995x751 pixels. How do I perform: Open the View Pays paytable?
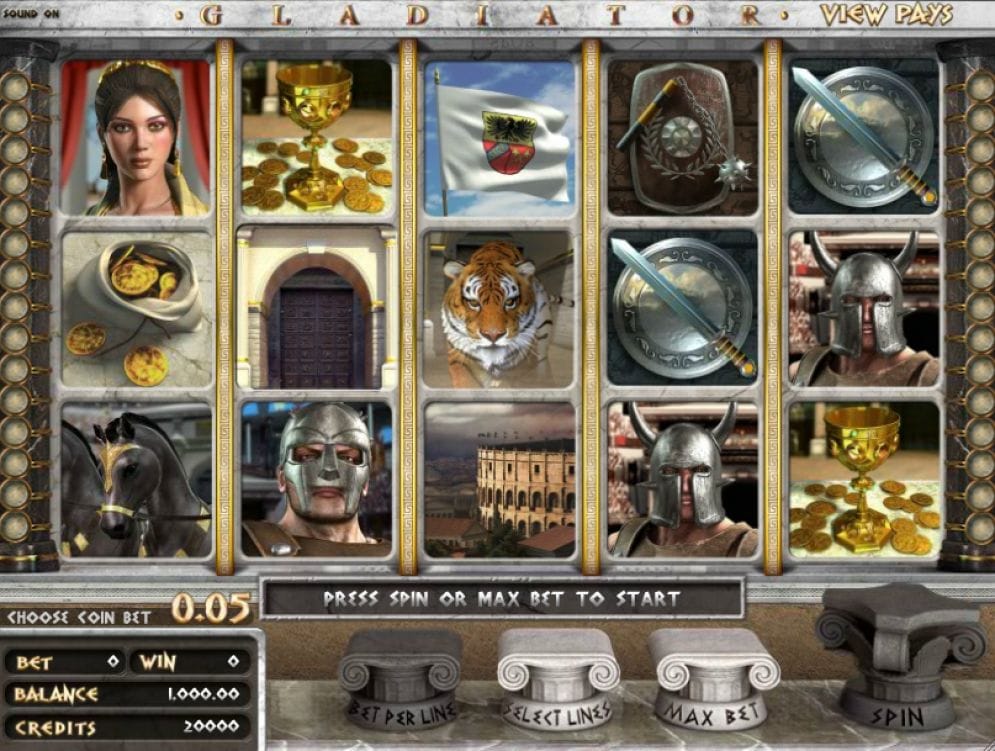pyautogui.click(x=885, y=15)
